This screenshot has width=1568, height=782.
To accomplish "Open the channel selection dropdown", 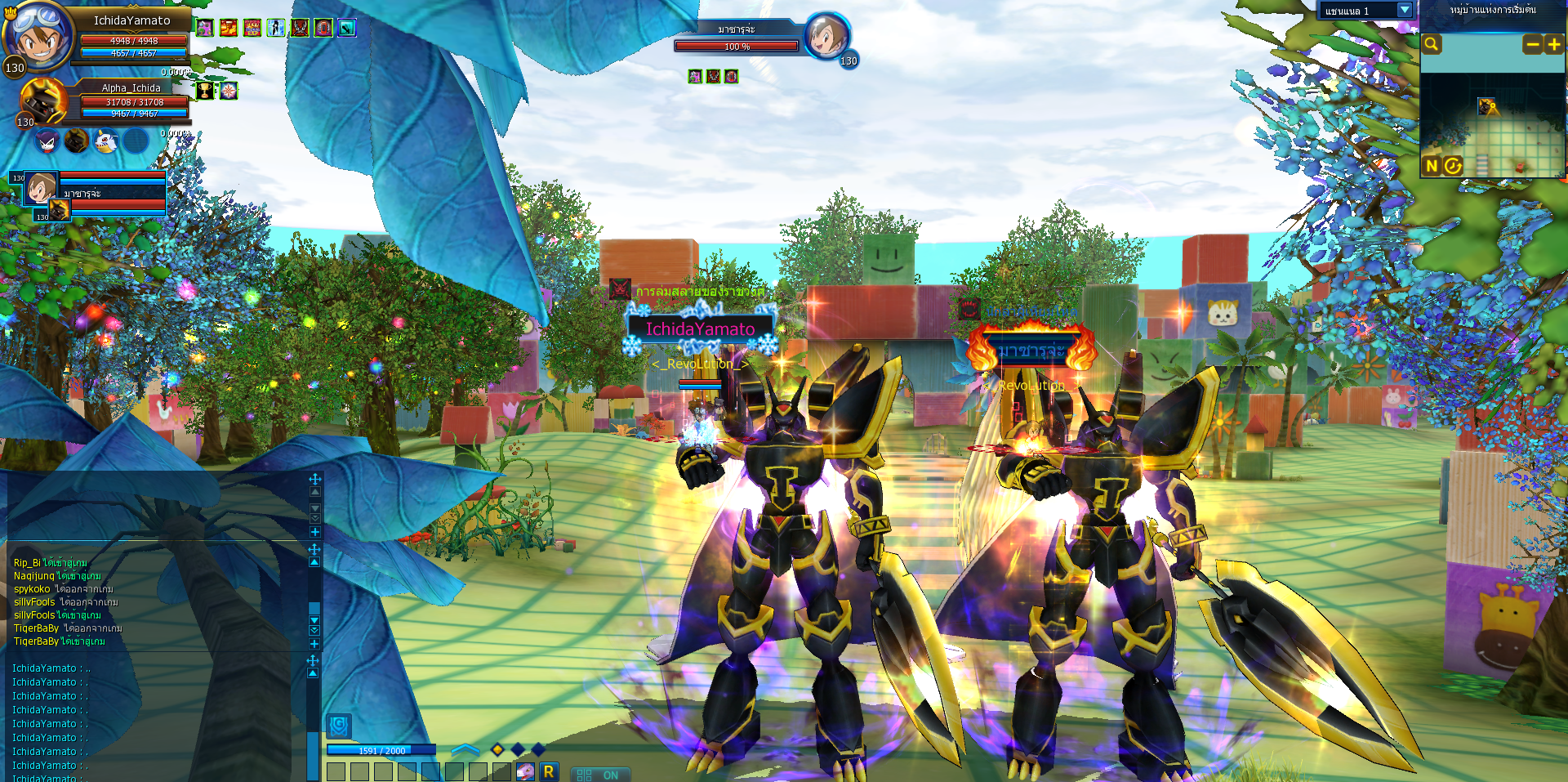I will coord(1404,11).
